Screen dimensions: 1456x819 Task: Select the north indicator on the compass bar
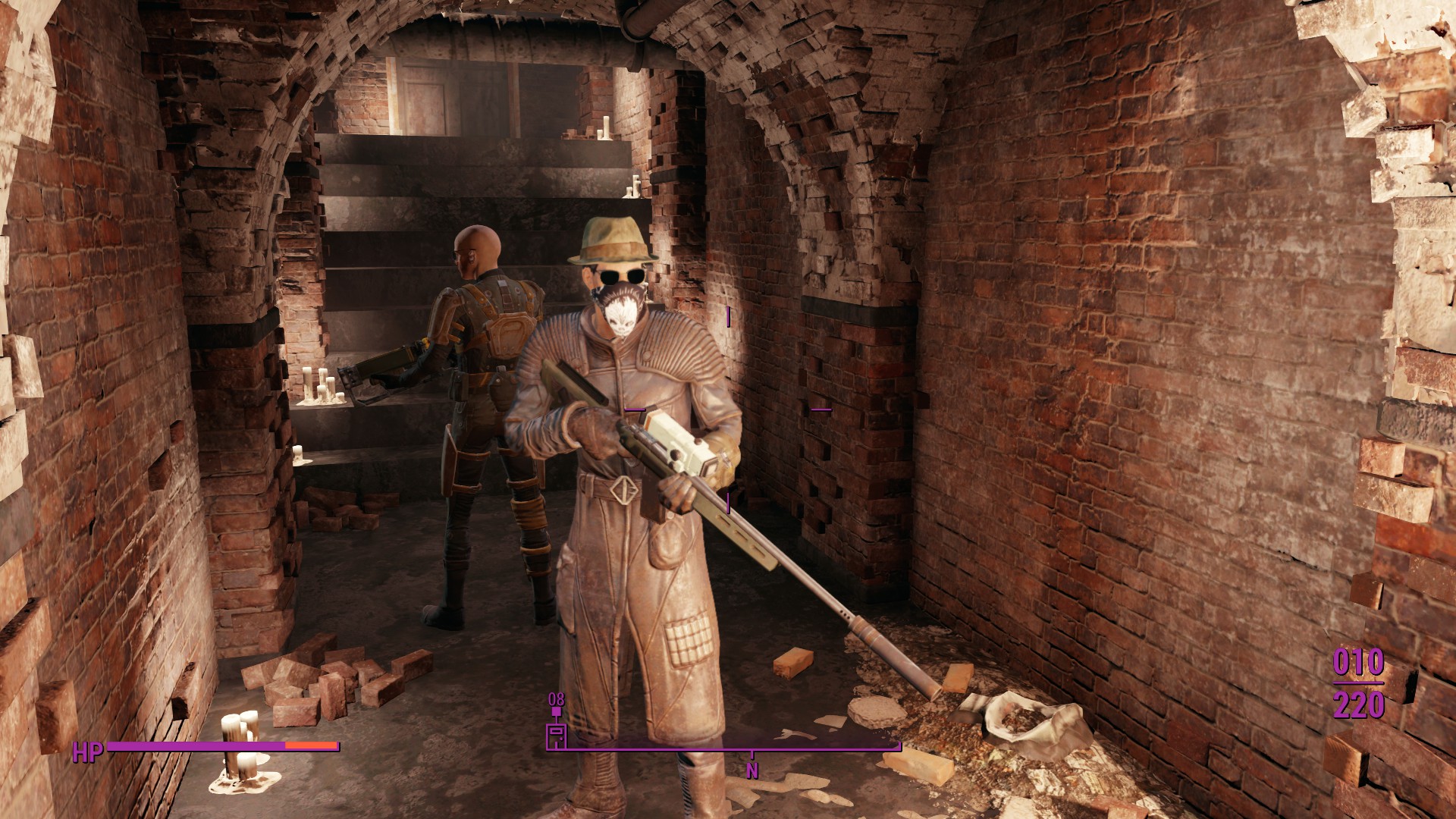(752, 770)
